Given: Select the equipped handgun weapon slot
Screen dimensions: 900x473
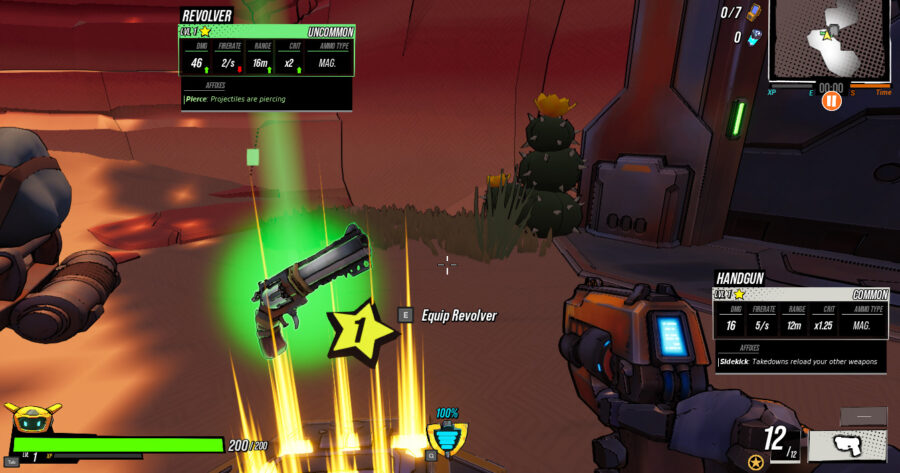Looking at the screenshot, I should [846, 446].
